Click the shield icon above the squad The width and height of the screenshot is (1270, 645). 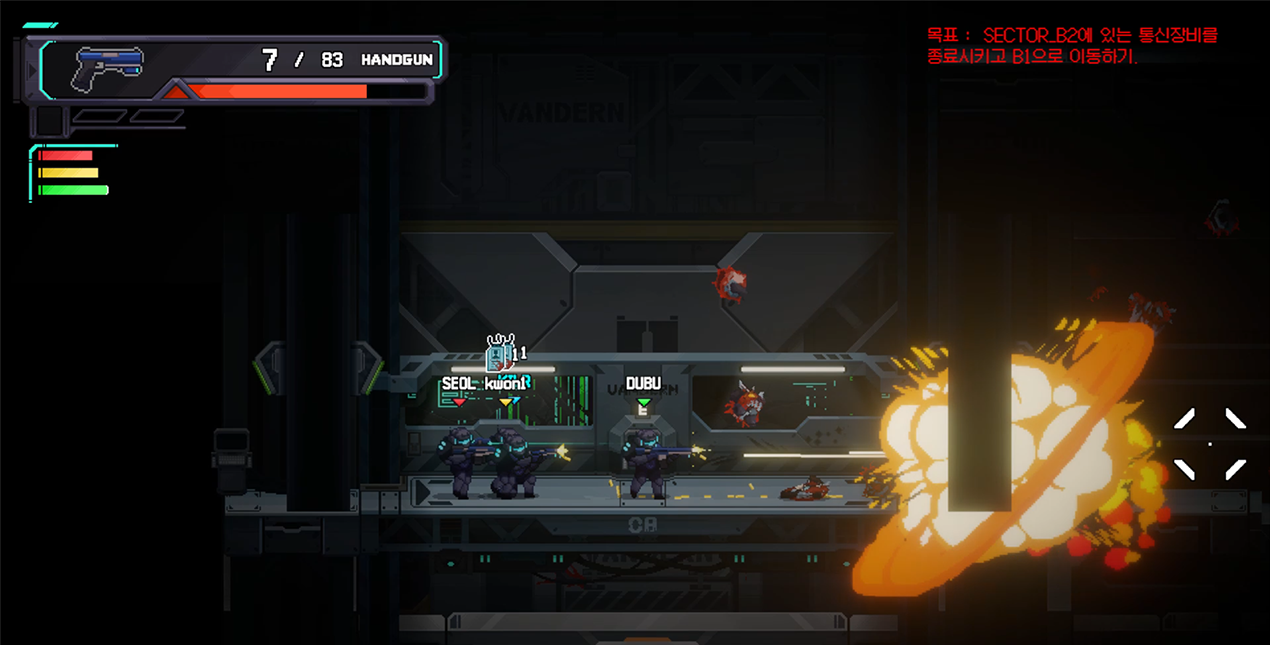pos(499,354)
